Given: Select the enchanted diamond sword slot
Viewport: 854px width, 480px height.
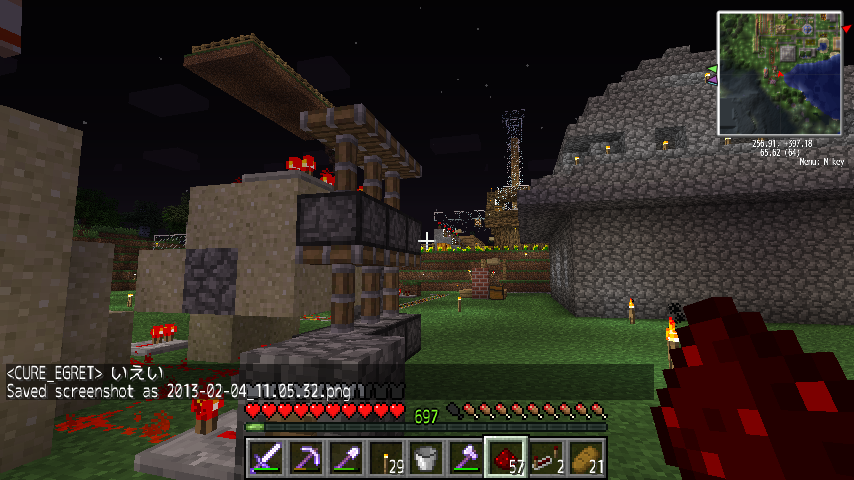Looking at the screenshot, I should click(266, 458).
